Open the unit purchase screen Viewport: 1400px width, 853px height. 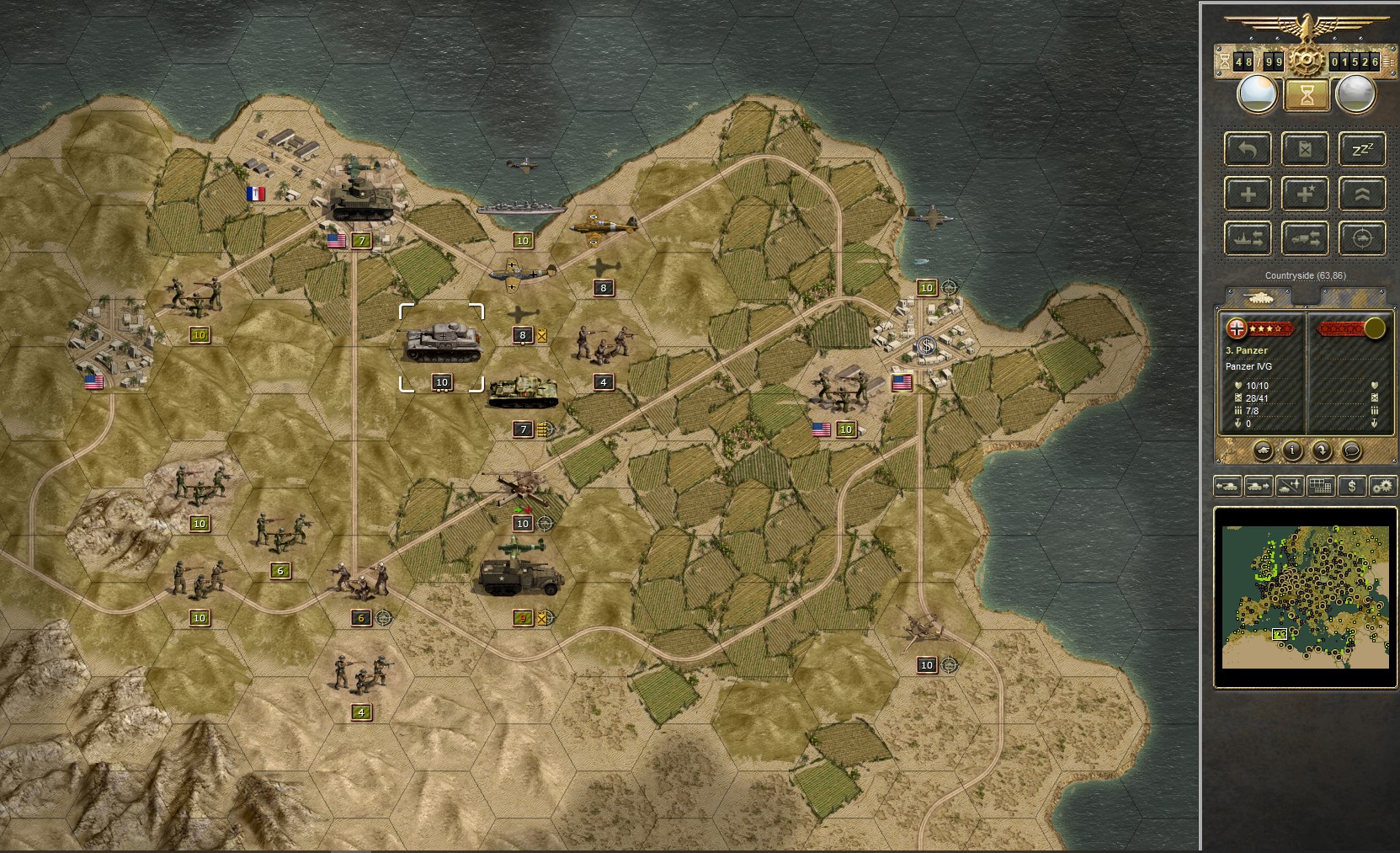tap(1350, 486)
